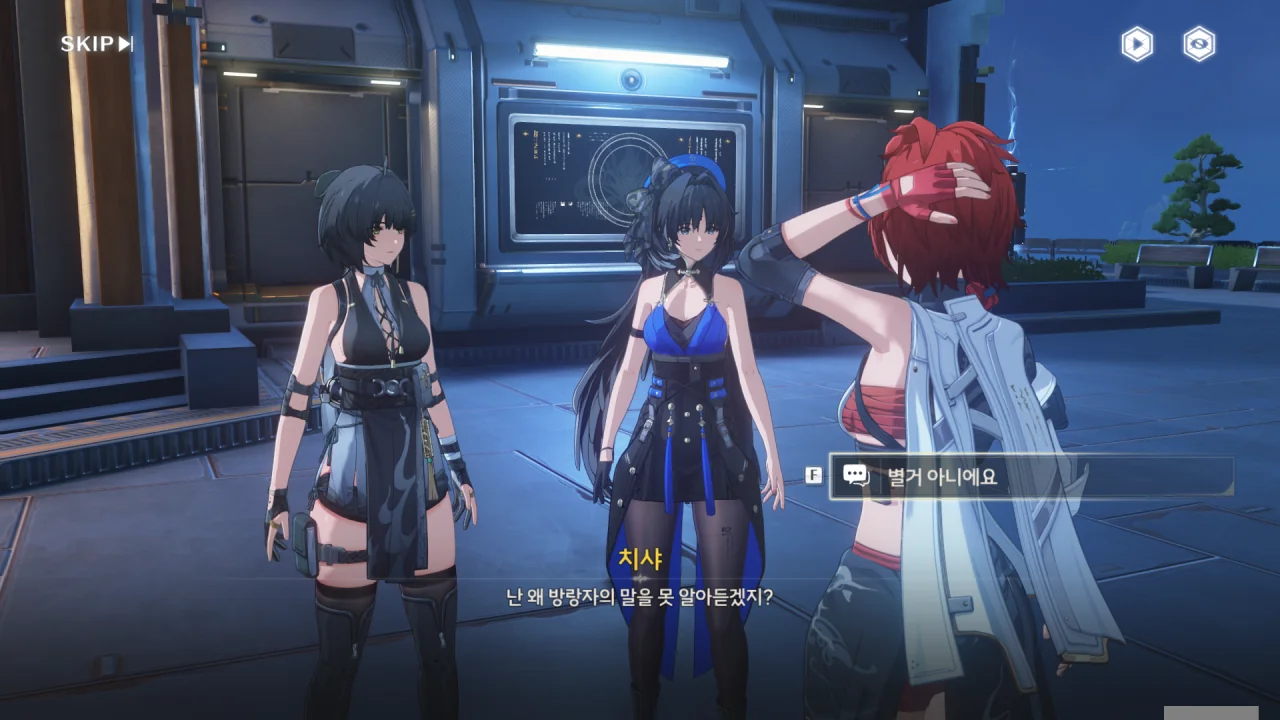Image resolution: width=1280 pixels, height=720 pixels.
Task: Choose the reply "별거 아니에요"
Action: (x=1030, y=477)
